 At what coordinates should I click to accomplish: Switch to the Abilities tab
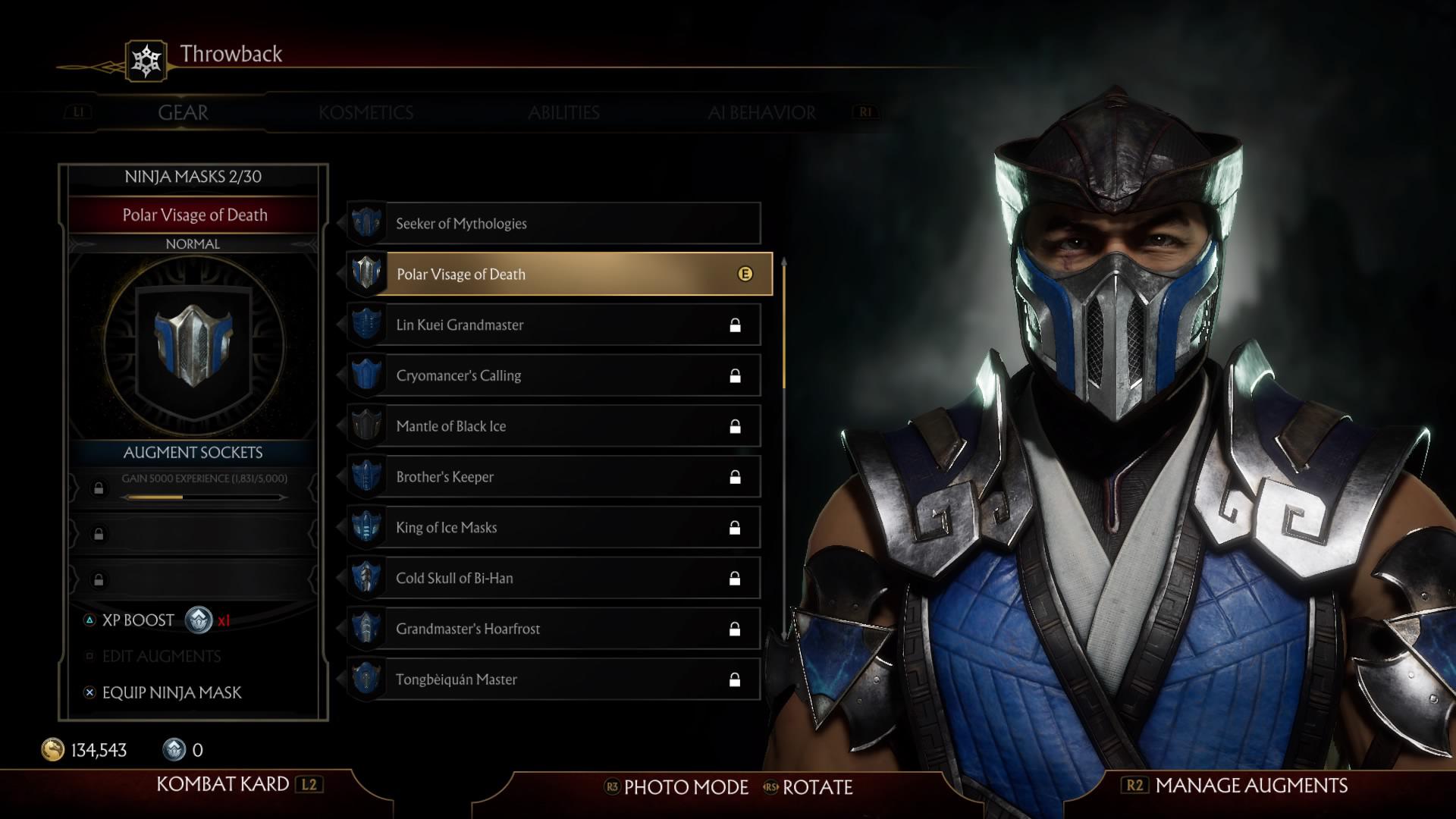tap(563, 113)
